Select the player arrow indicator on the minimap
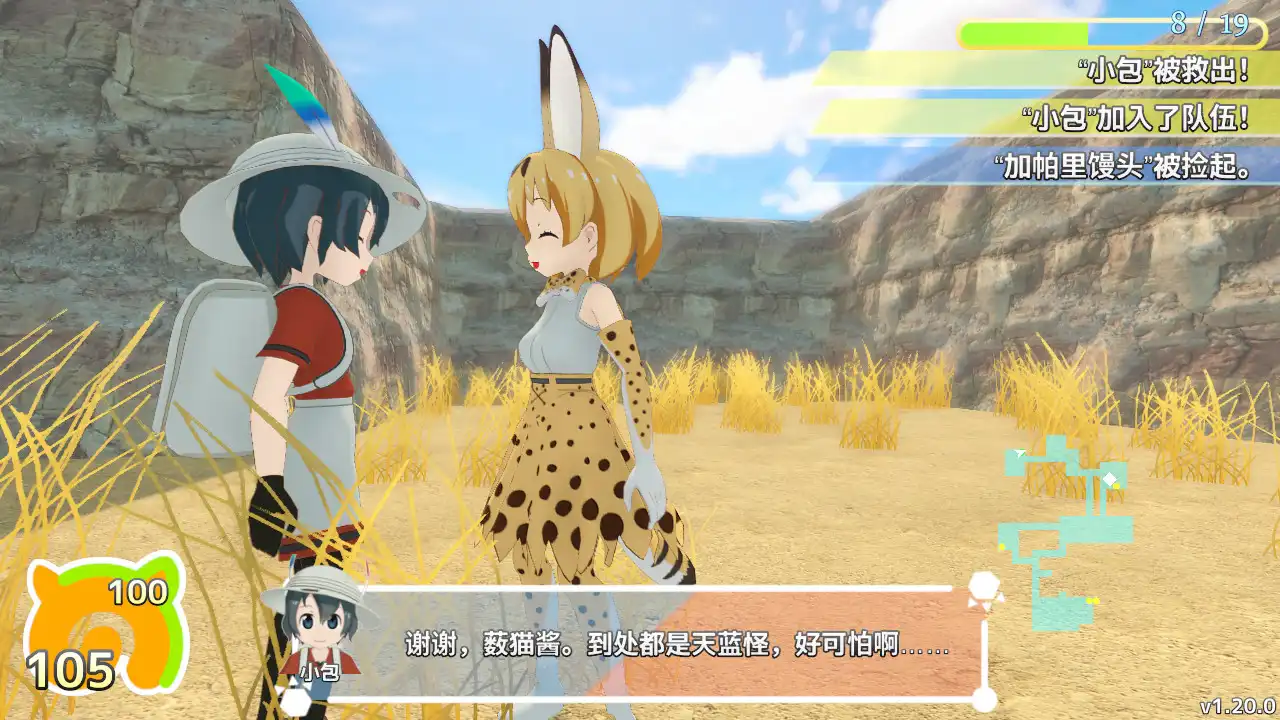 (x=1017, y=454)
